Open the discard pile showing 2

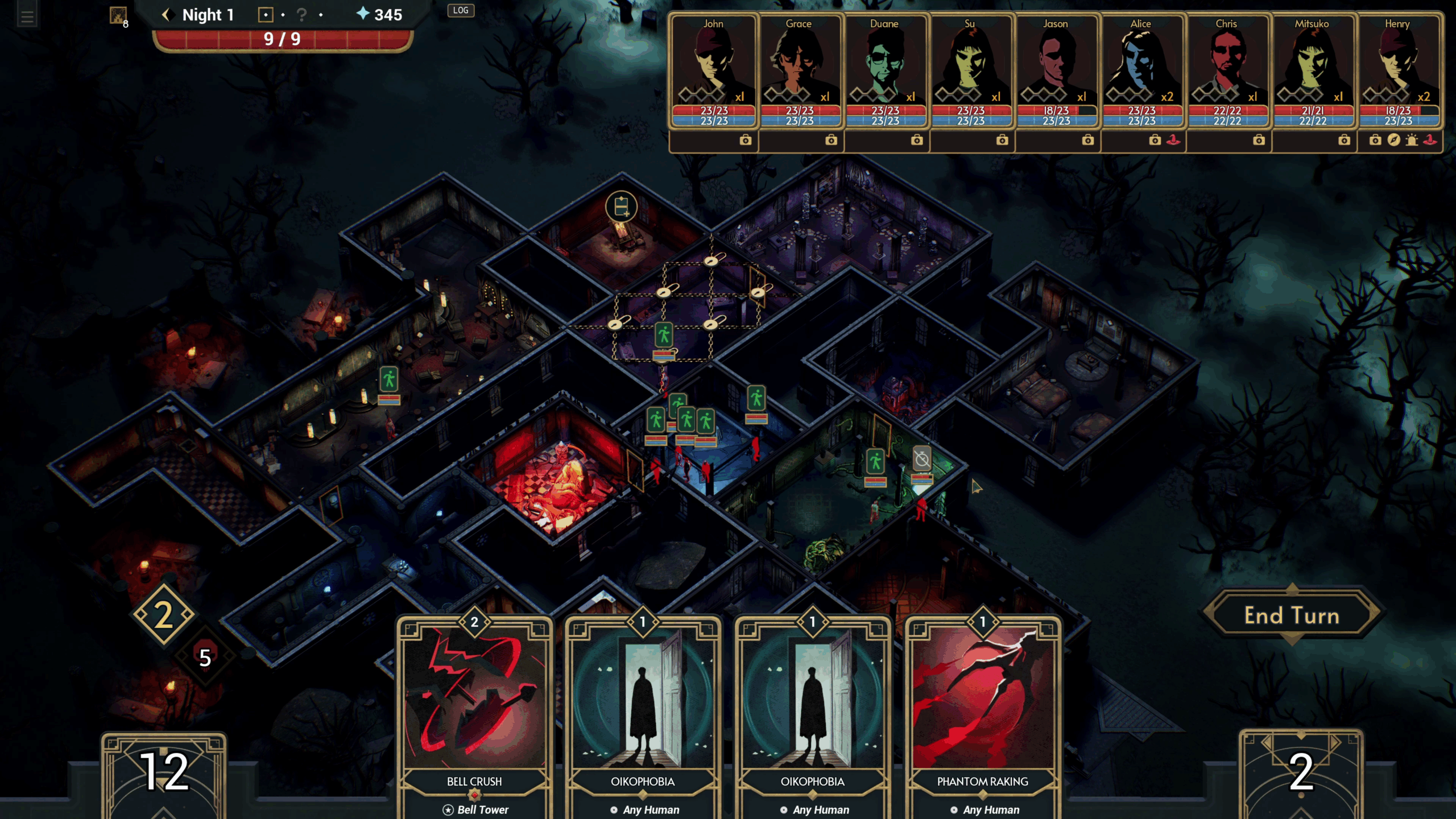click(1301, 773)
